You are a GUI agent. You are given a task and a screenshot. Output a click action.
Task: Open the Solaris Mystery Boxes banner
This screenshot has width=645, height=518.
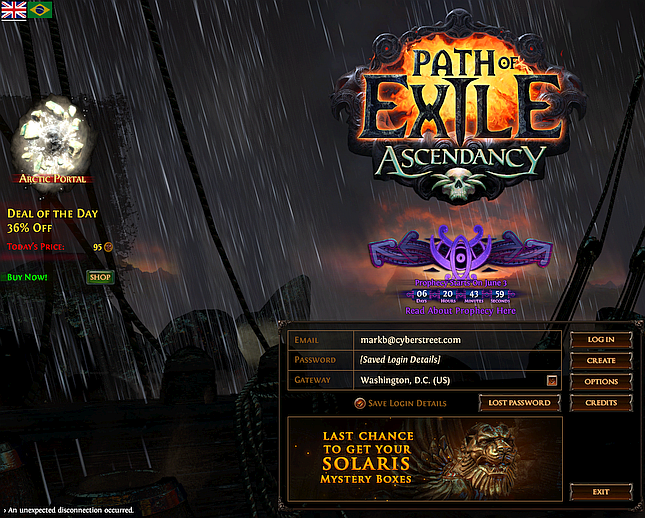coord(425,457)
